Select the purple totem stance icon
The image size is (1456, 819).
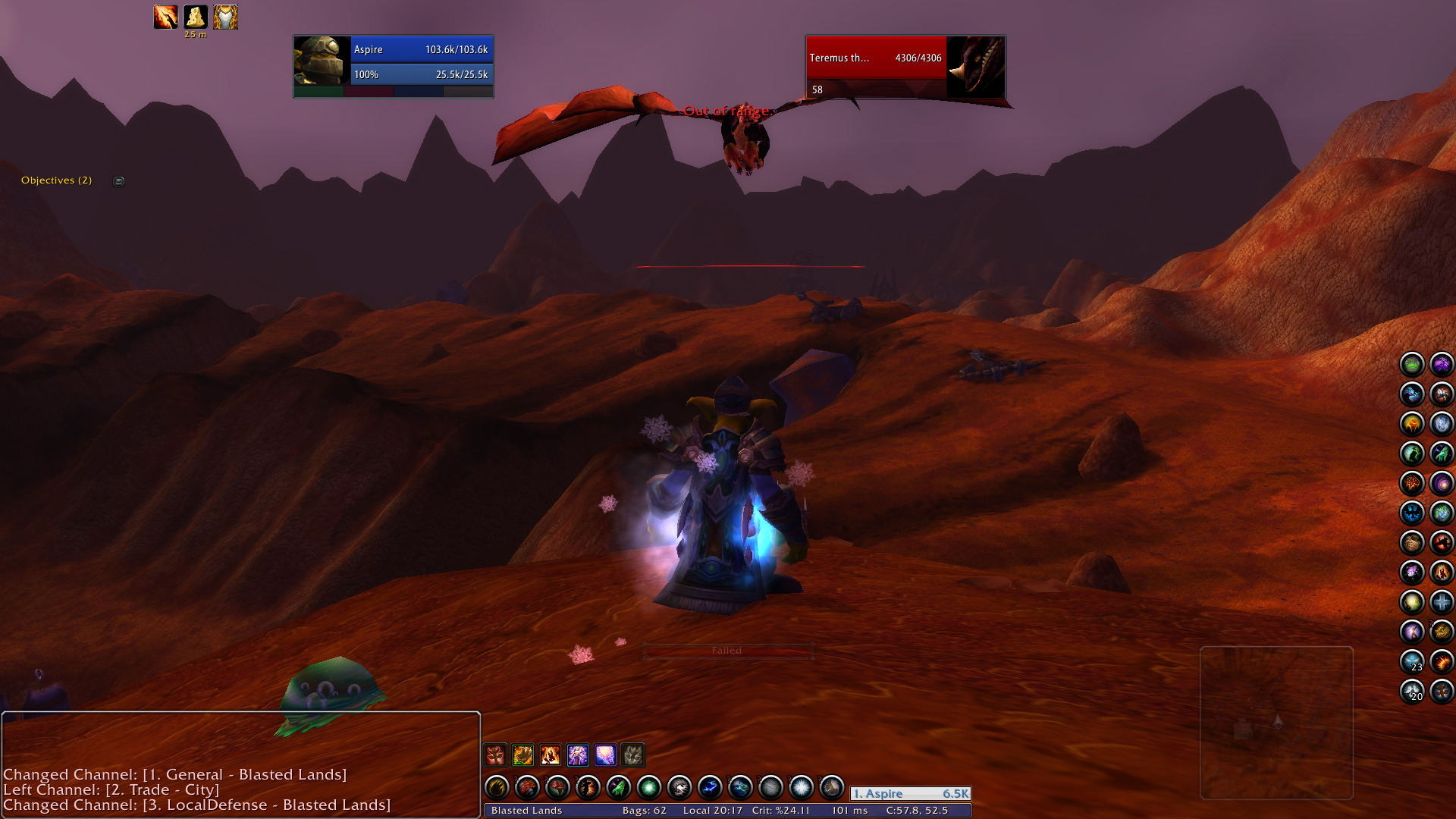(578, 755)
